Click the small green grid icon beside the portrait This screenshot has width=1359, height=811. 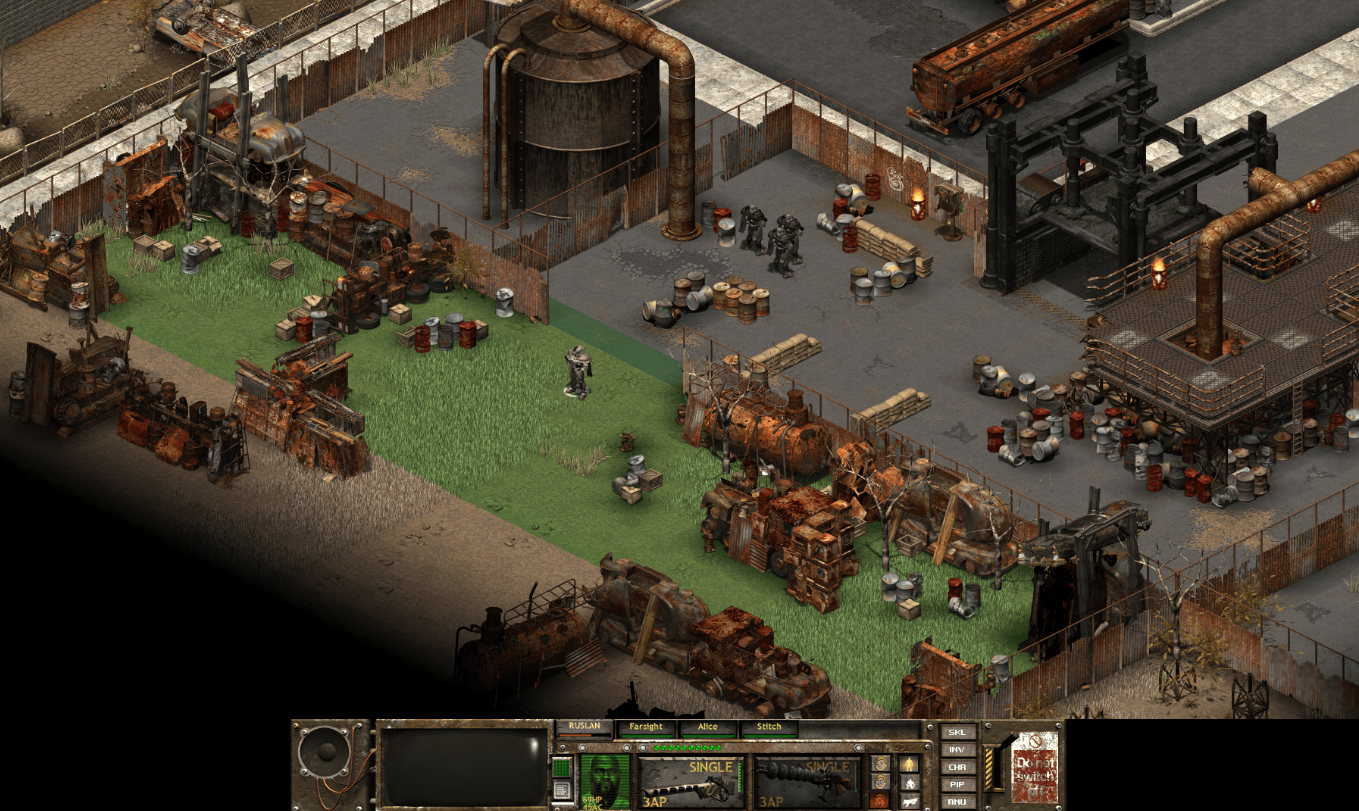point(560,766)
